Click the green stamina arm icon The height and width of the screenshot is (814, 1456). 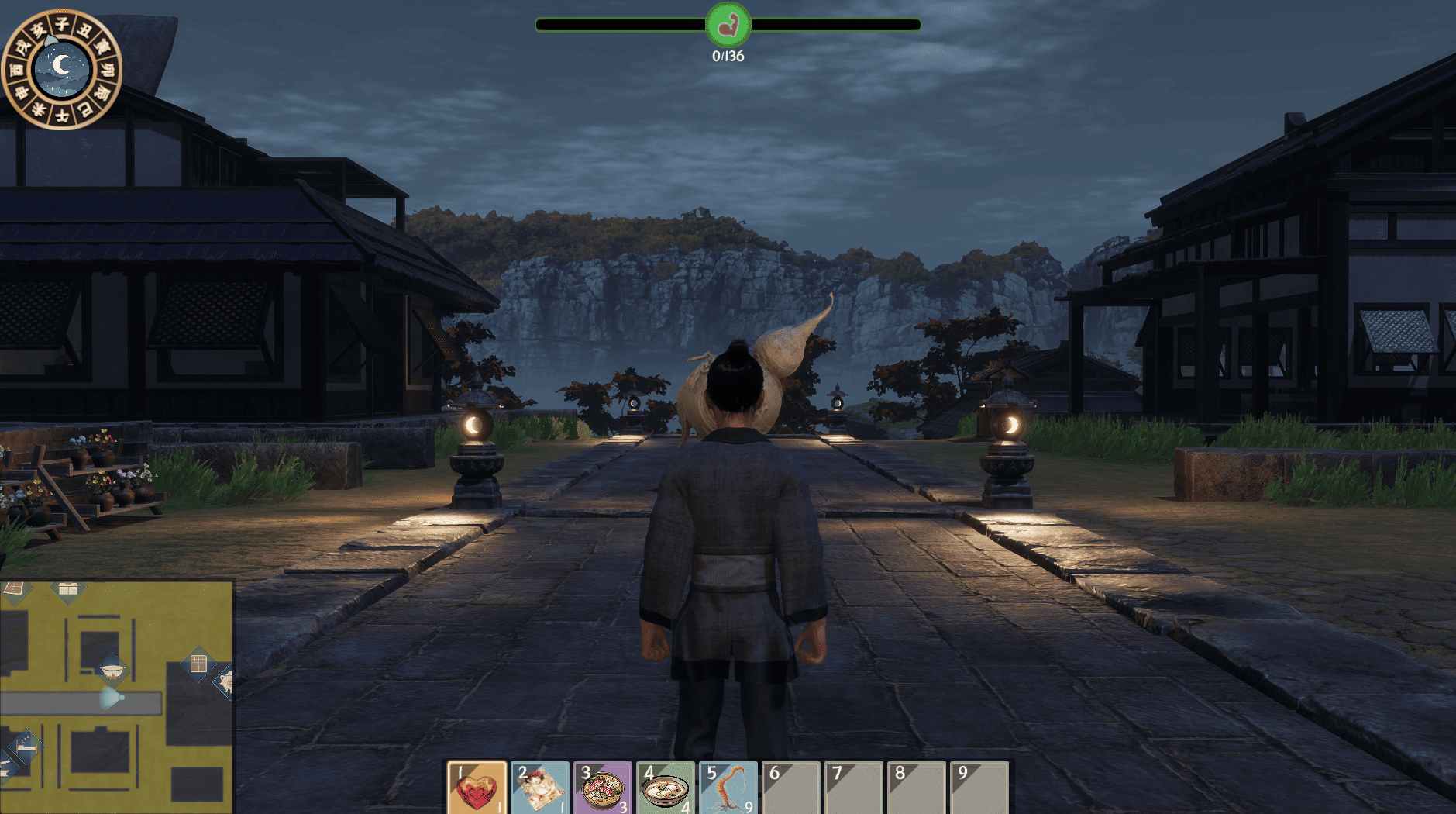(728, 25)
